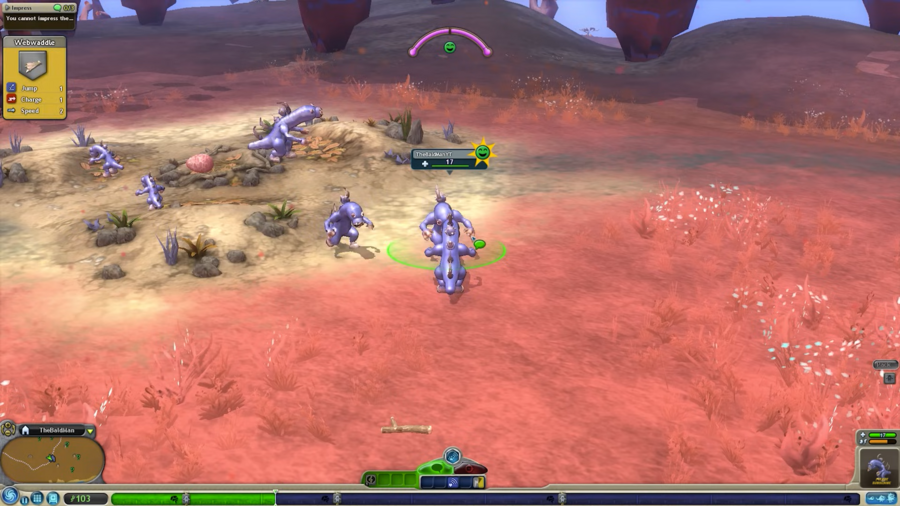
Task: Click the small panel toggle on right edge
Action: (x=889, y=378)
